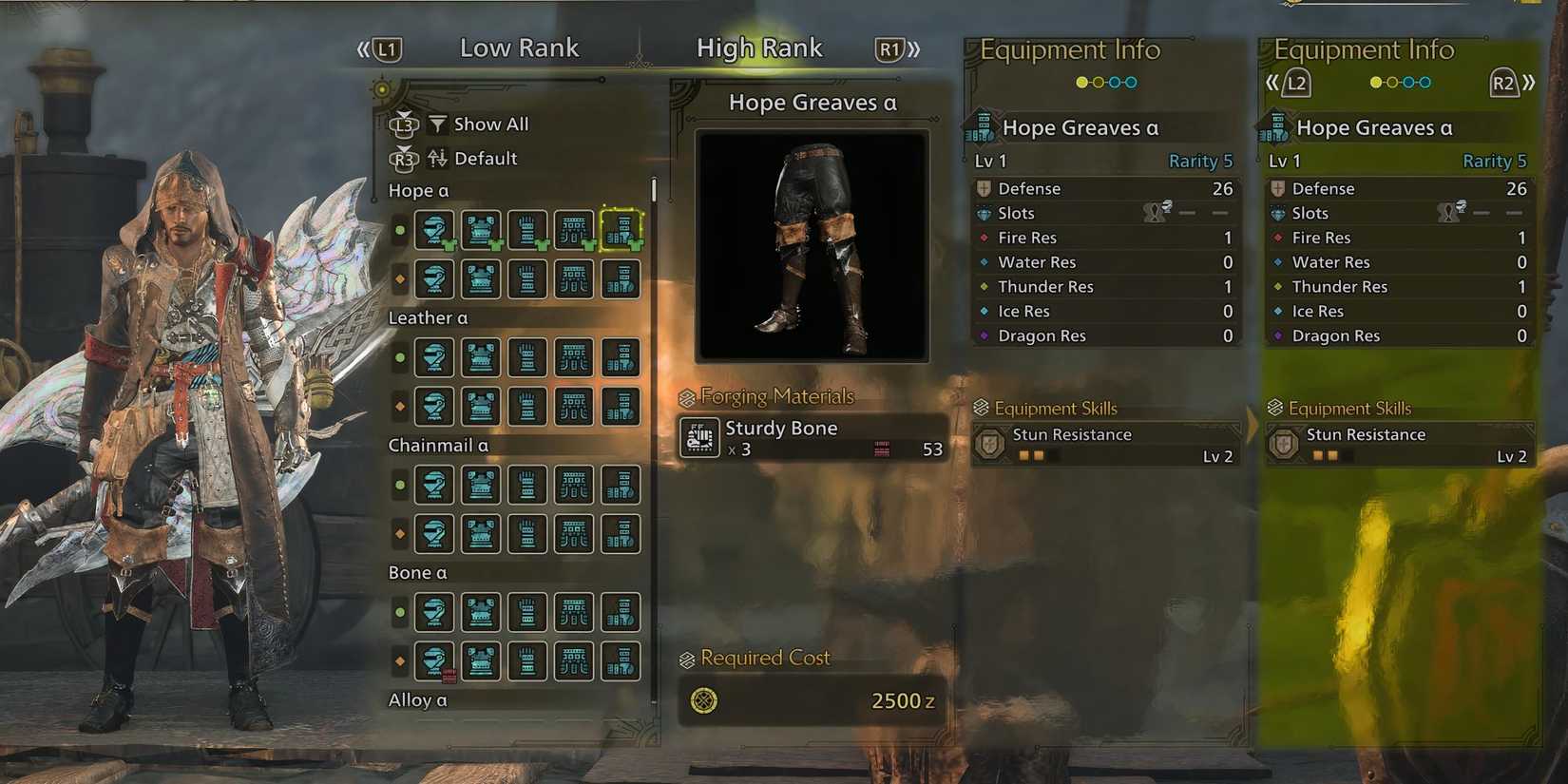Switch to the High Rank tab

[x=759, y=48]
